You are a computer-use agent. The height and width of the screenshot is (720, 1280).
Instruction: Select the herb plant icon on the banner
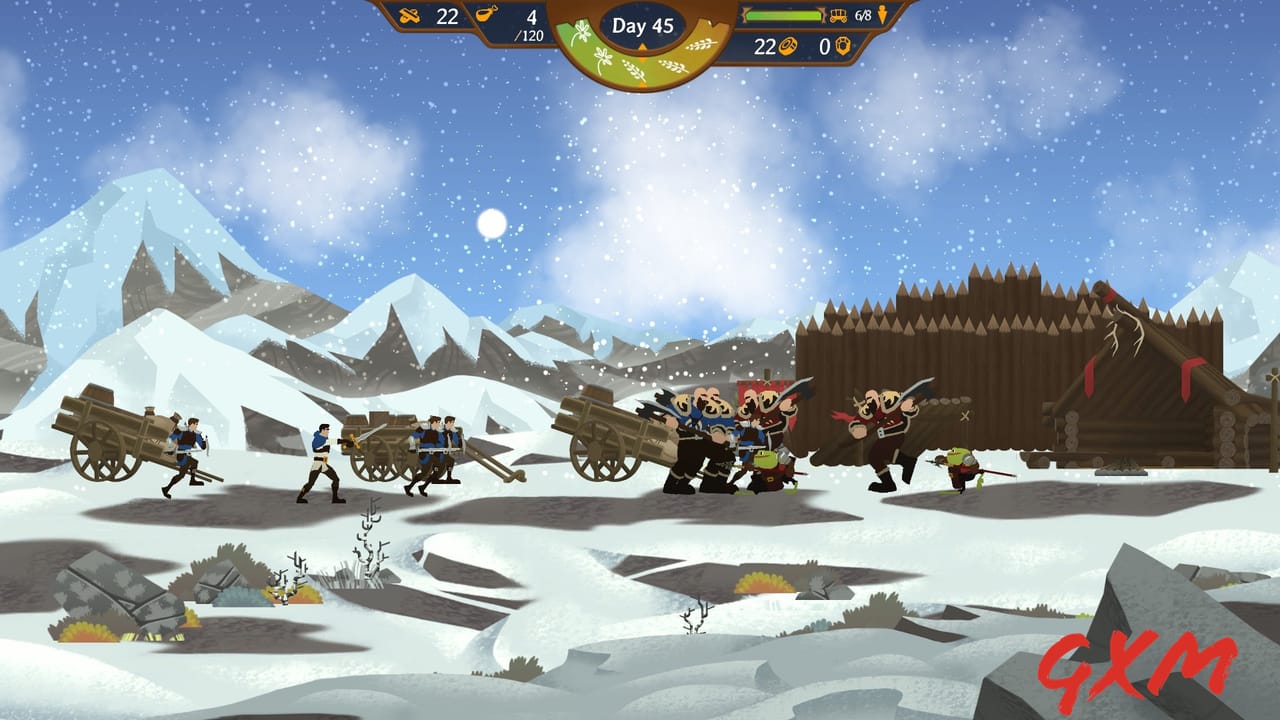[x=581, y=30]
